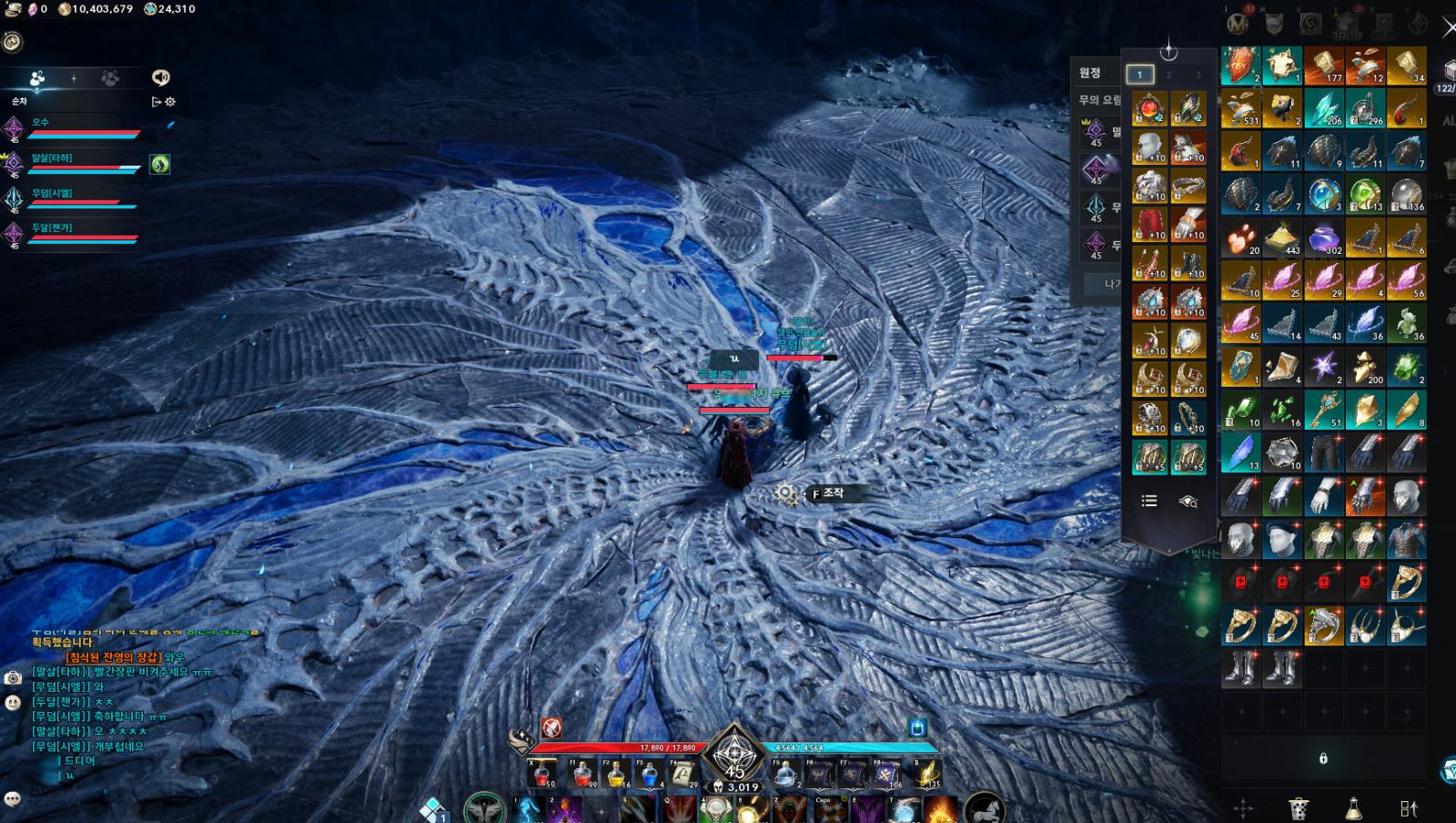Select equipment preset tab 1
The width and height of the screenshot is (1456, 823).
tap(1139, 75)
